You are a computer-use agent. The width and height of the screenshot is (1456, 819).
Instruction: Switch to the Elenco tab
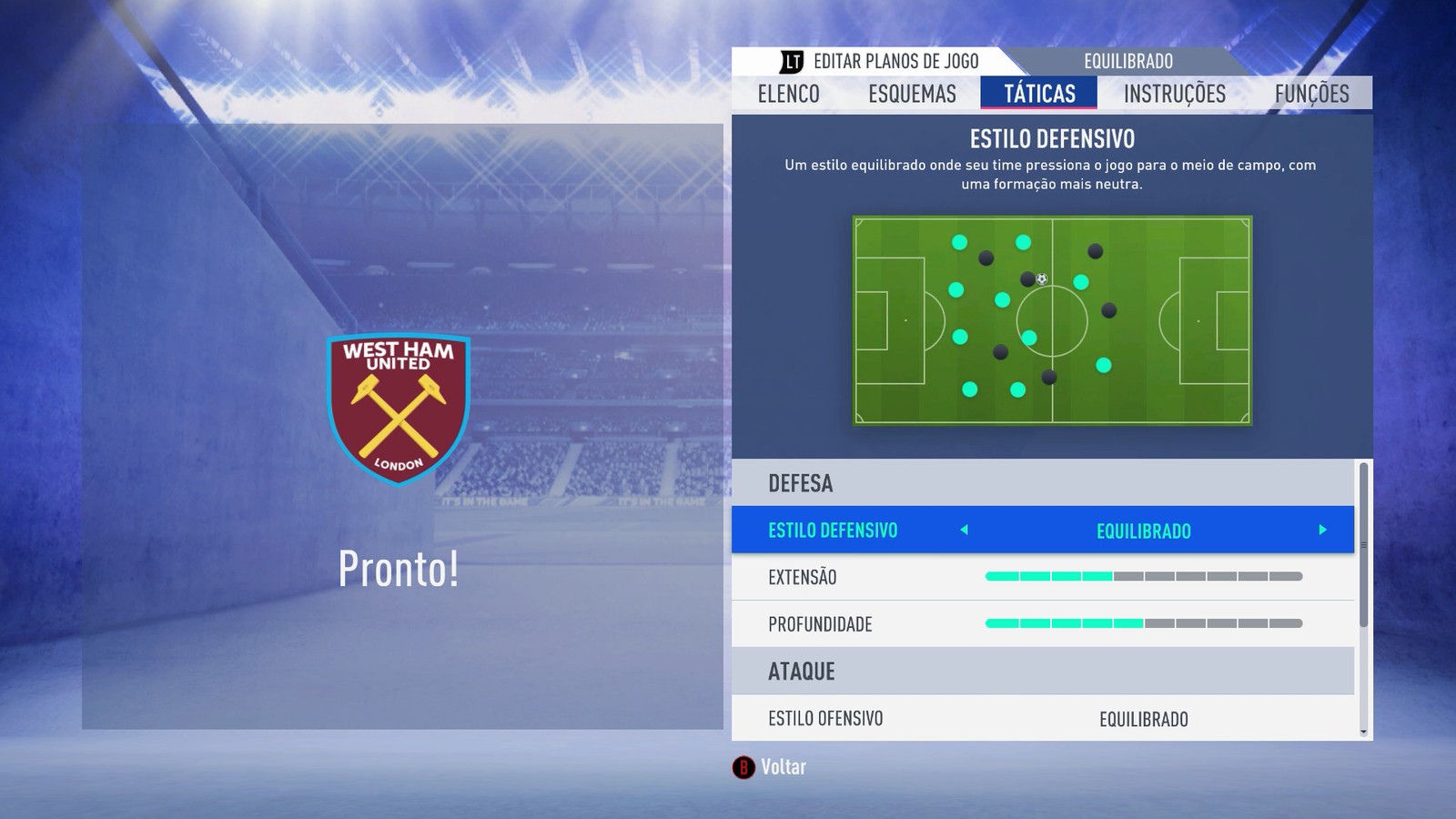[x=788, y=94]
